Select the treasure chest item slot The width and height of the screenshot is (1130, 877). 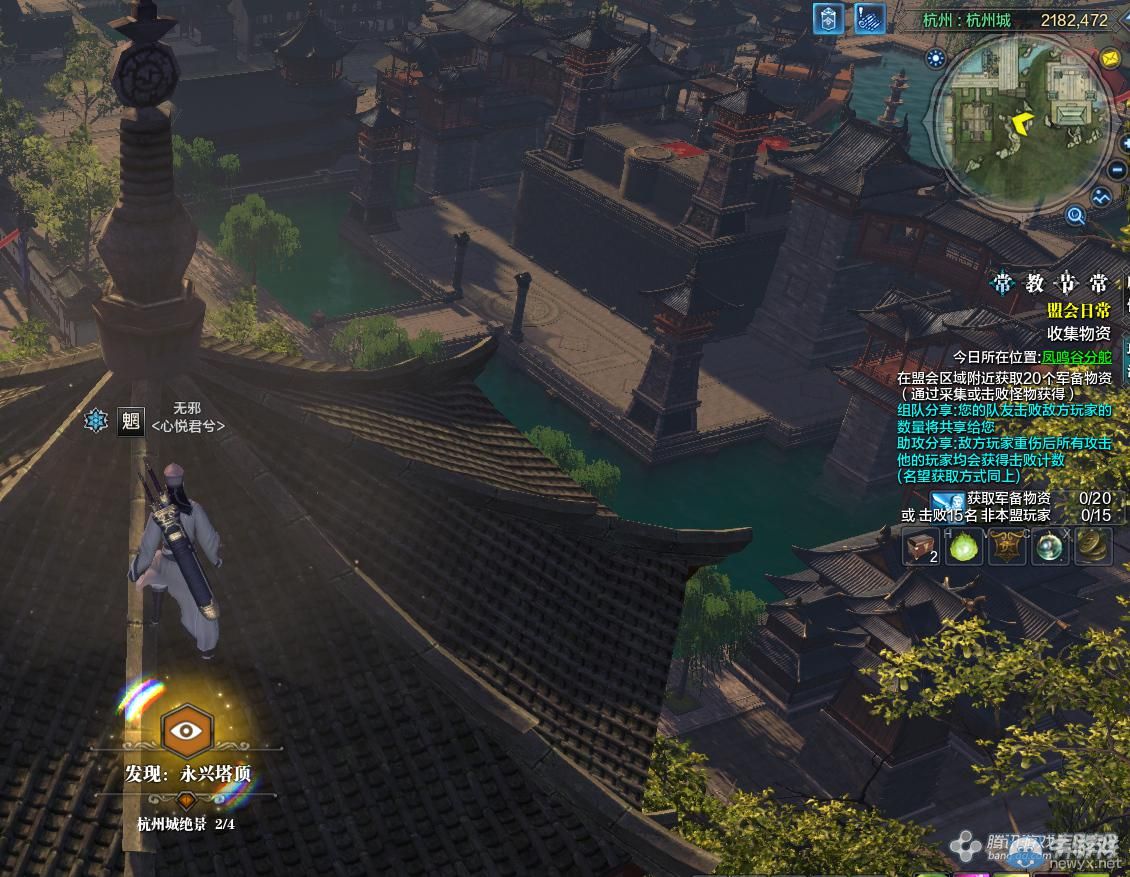(x=921, y=547)
